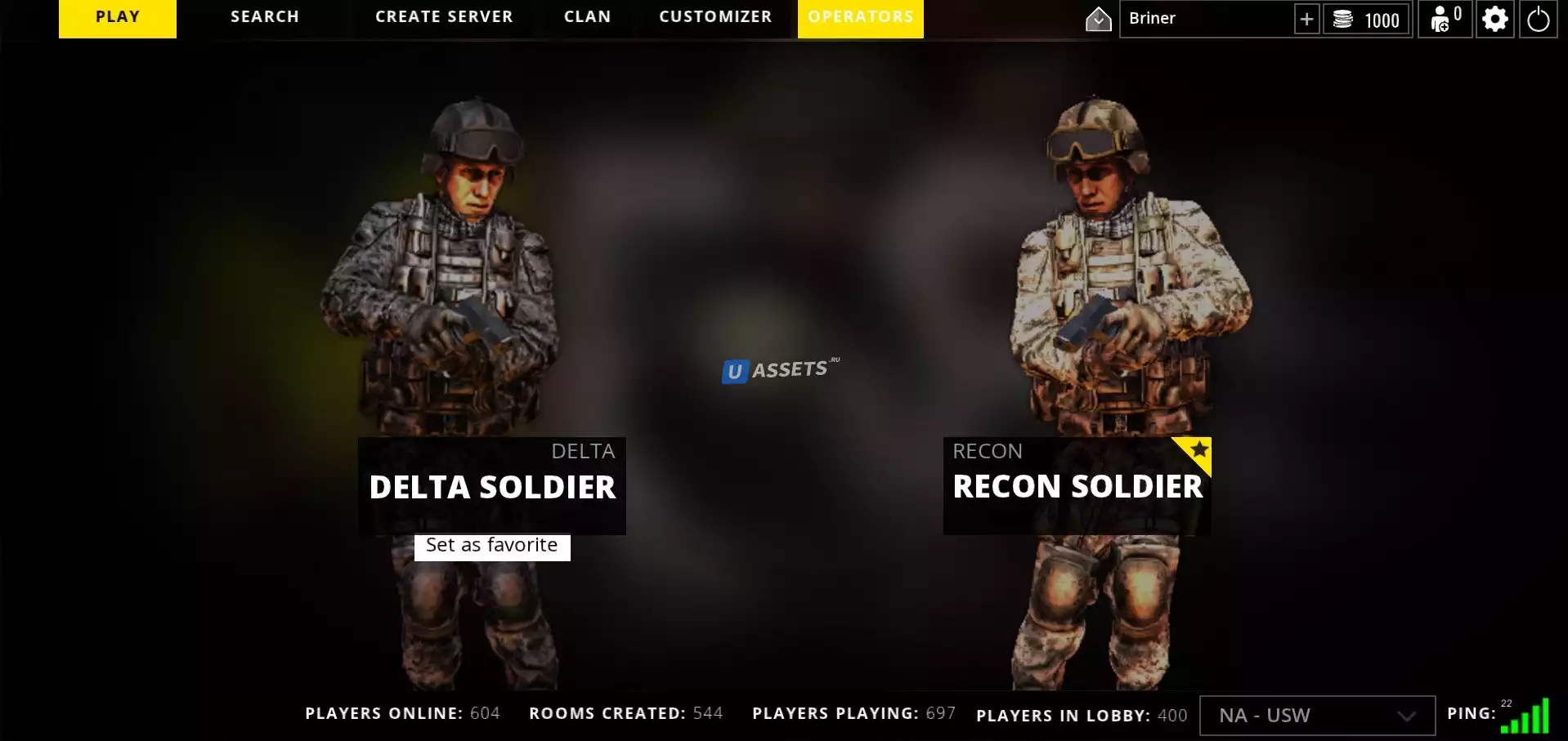Open the CLAN page
Viewport: 1568px width, 741px height.
587,18
